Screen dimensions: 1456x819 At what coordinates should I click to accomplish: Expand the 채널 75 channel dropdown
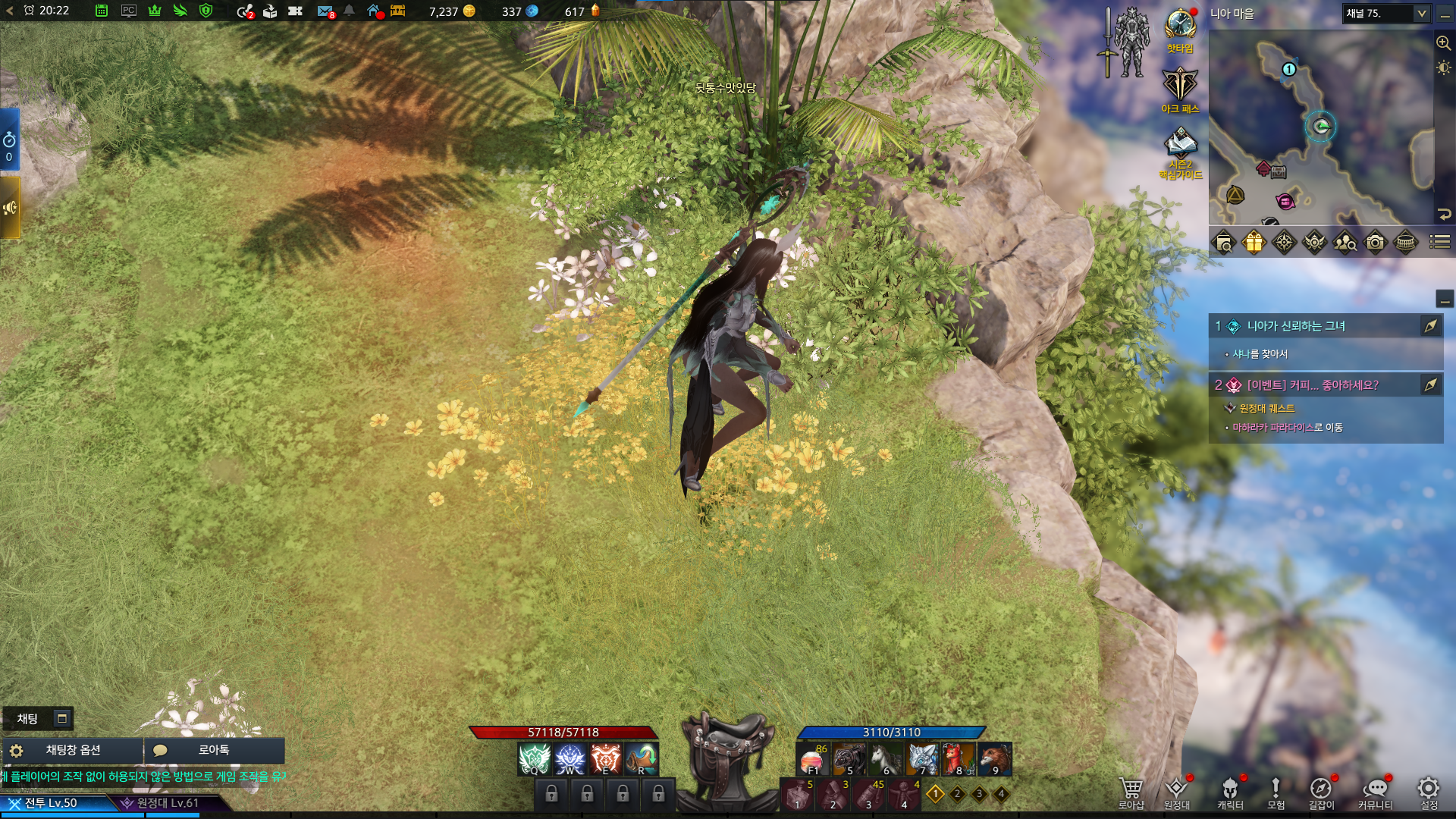pyautogui.click(x=1421, y=14)
